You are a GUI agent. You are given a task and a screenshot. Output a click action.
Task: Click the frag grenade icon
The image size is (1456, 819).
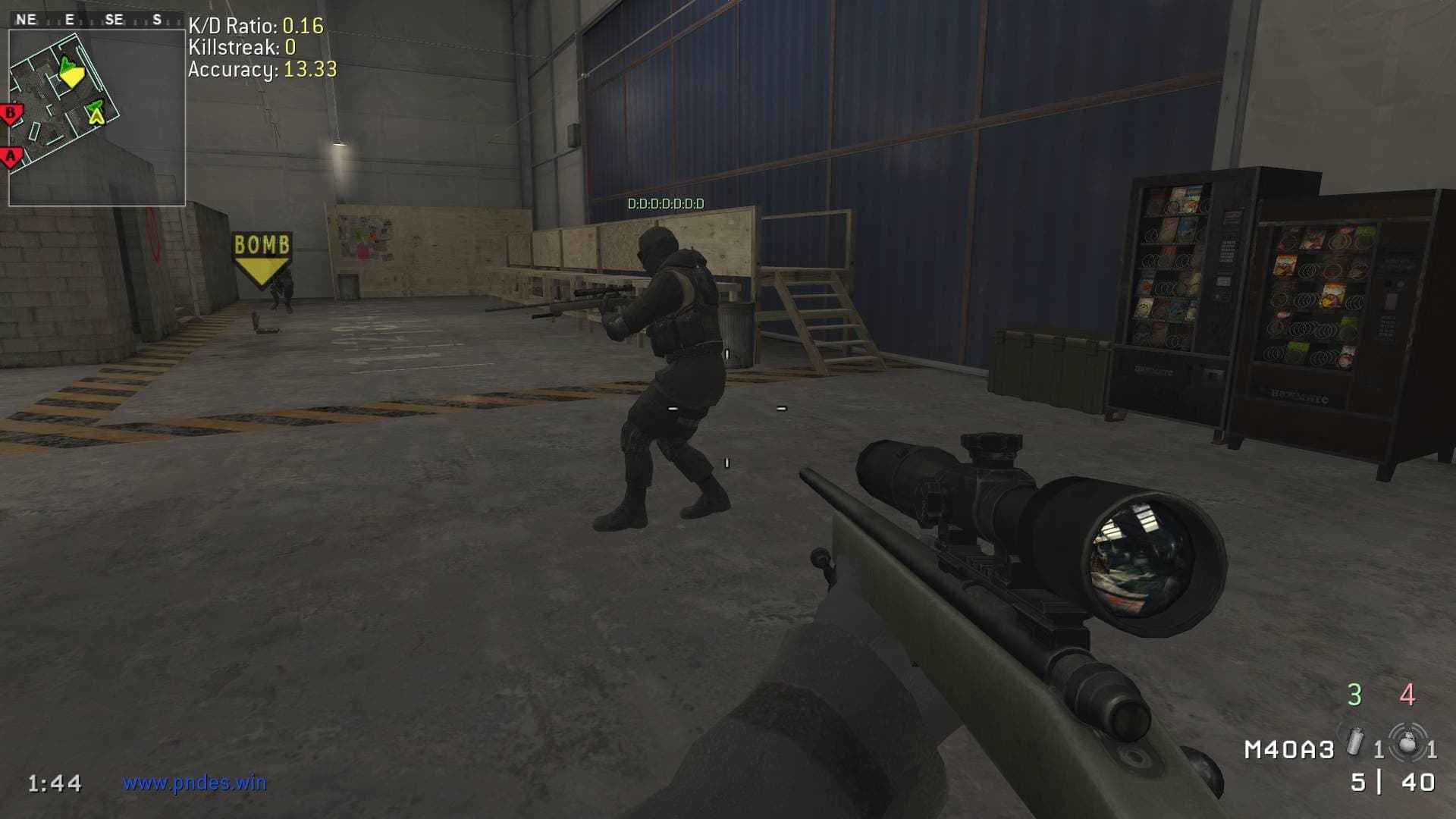coord(1407,742)
